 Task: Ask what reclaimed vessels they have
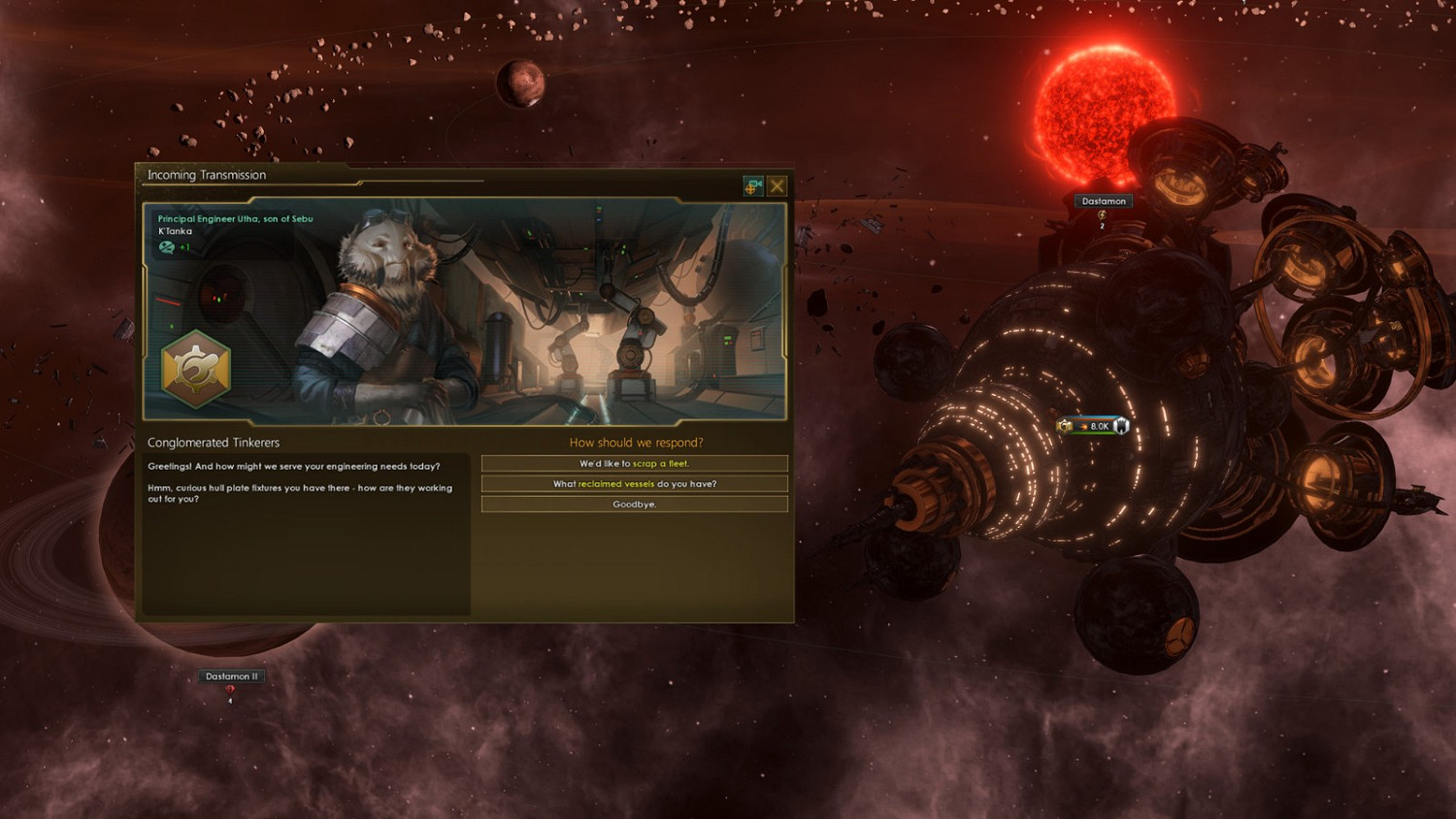point(634,483)
